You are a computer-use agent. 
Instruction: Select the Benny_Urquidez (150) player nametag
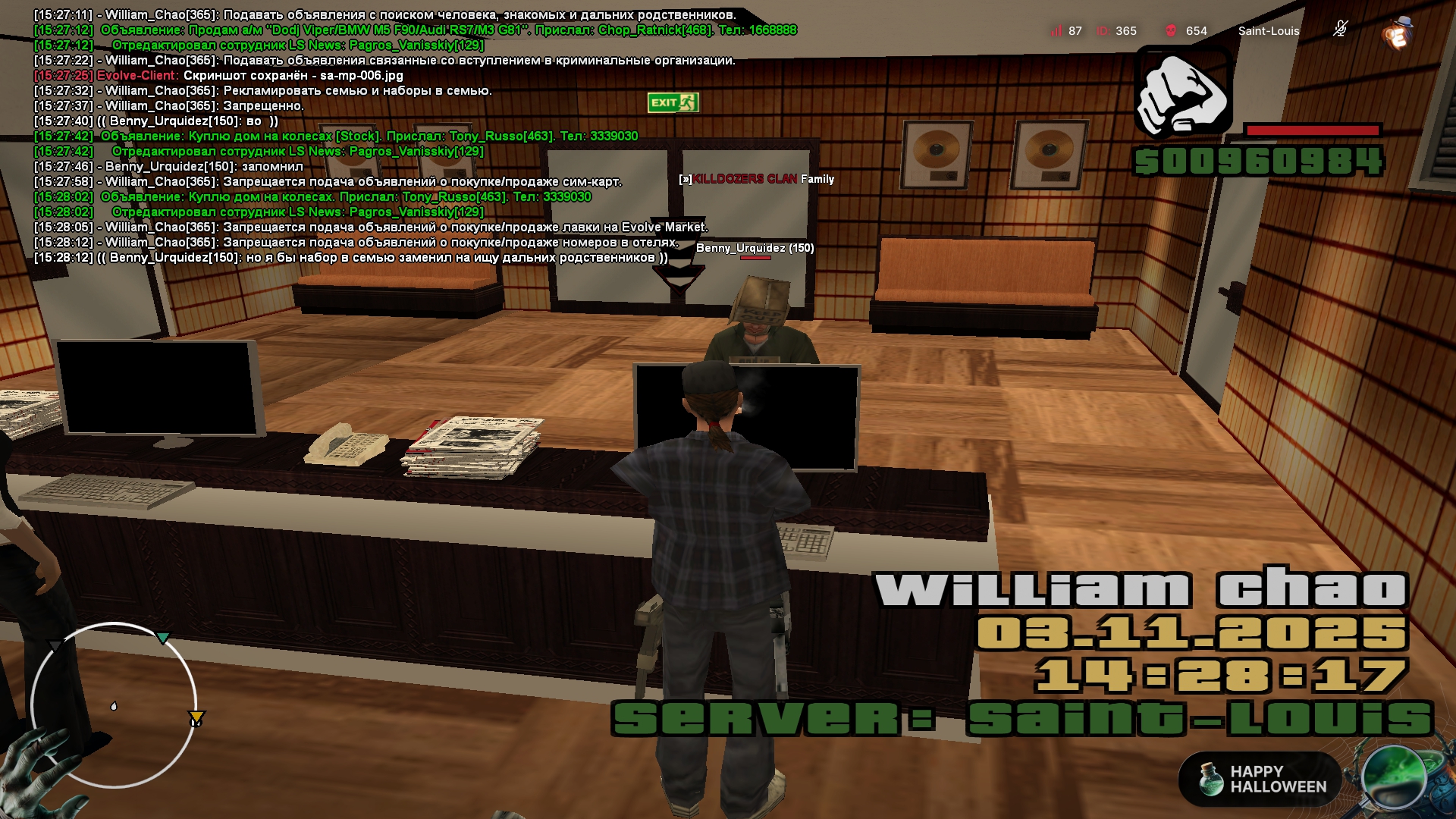(x=755, y=248)
